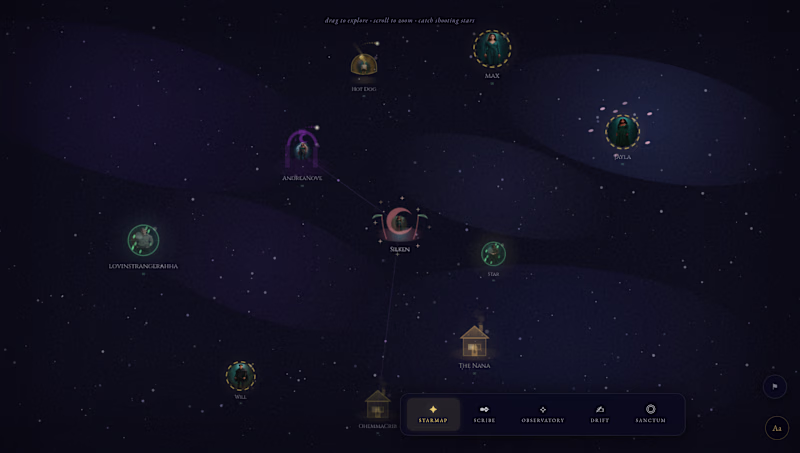The height and width of the screenshot is (453, 800).
Task: Open the Sanctum tab
Action: pos(650,413)
